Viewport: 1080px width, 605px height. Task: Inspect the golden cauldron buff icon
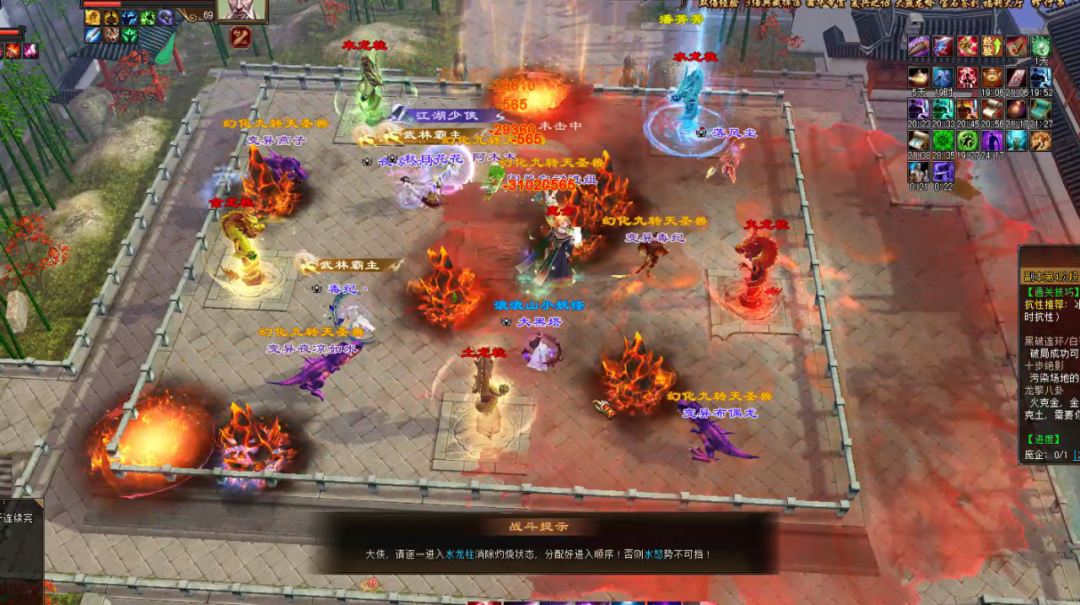tap(992, 77)
